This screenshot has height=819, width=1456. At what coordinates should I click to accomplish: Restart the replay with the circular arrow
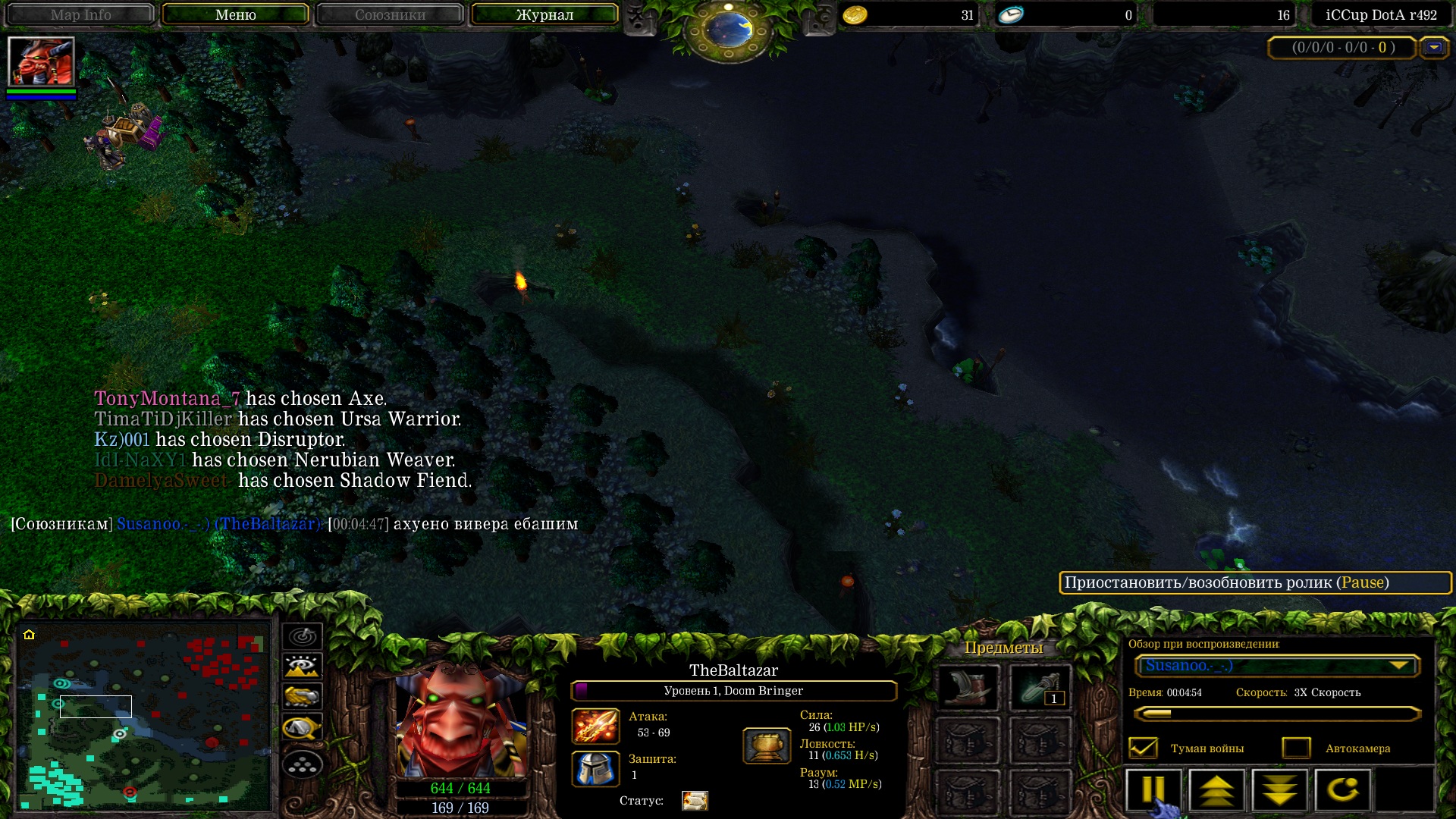1342,791
